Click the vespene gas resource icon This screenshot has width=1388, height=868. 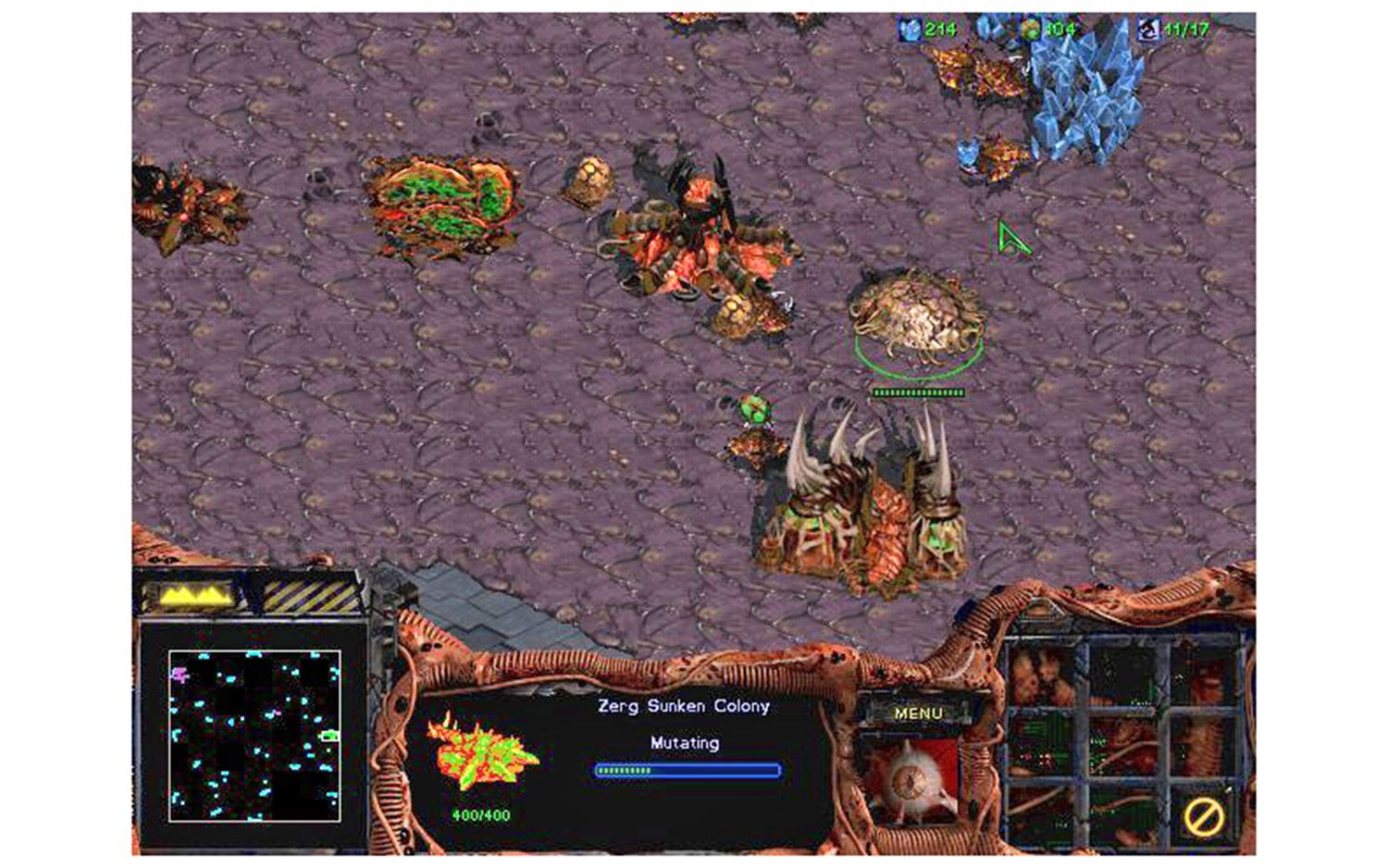pos(1029,29)
